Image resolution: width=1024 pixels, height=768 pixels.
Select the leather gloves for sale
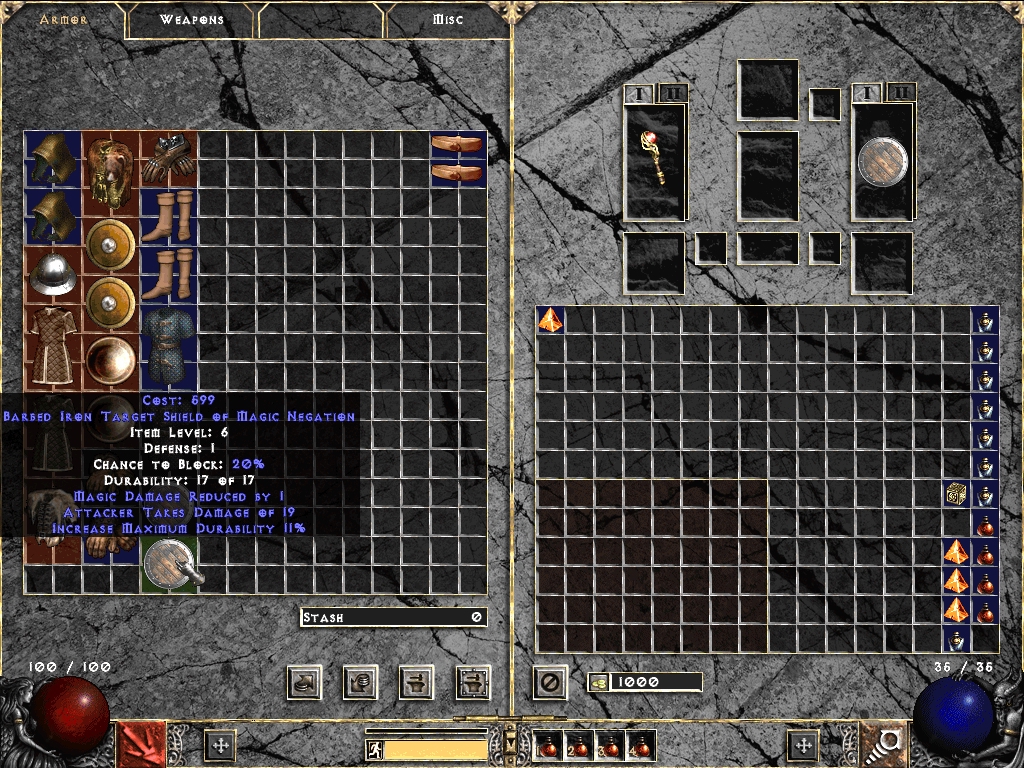click(168, 158)
